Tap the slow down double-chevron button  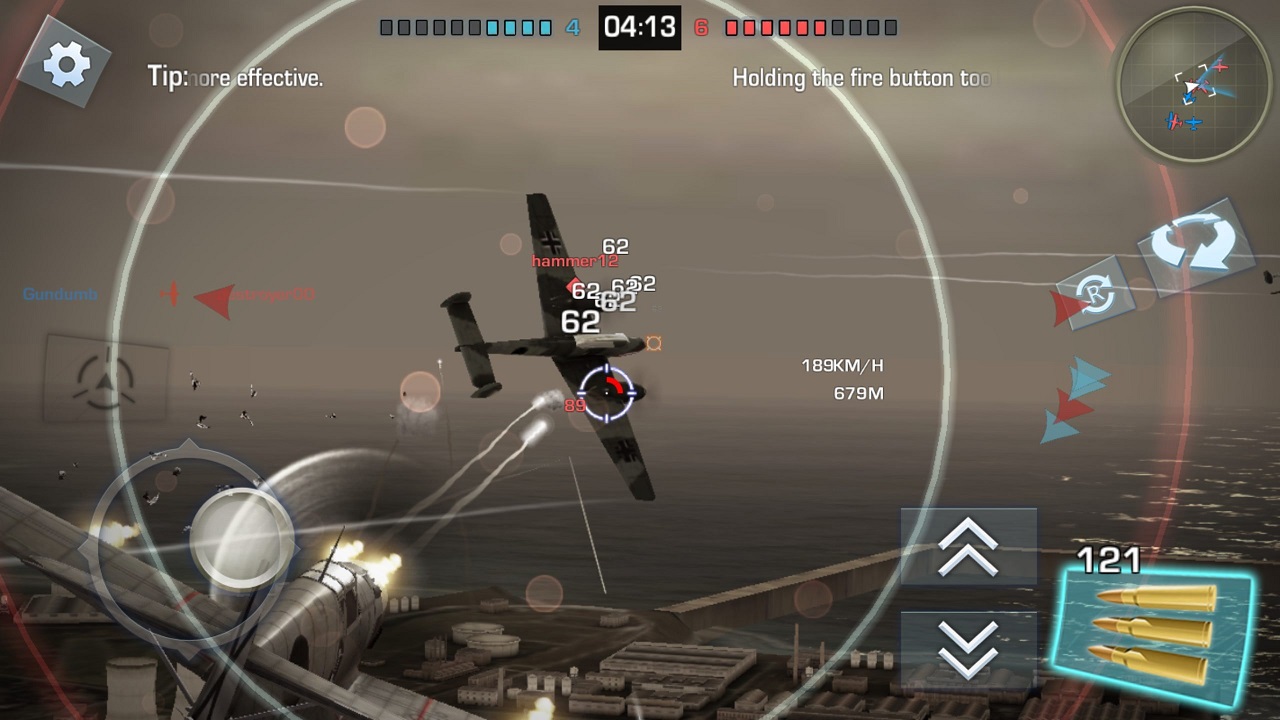pyautogui.click(x=968, y=647)
